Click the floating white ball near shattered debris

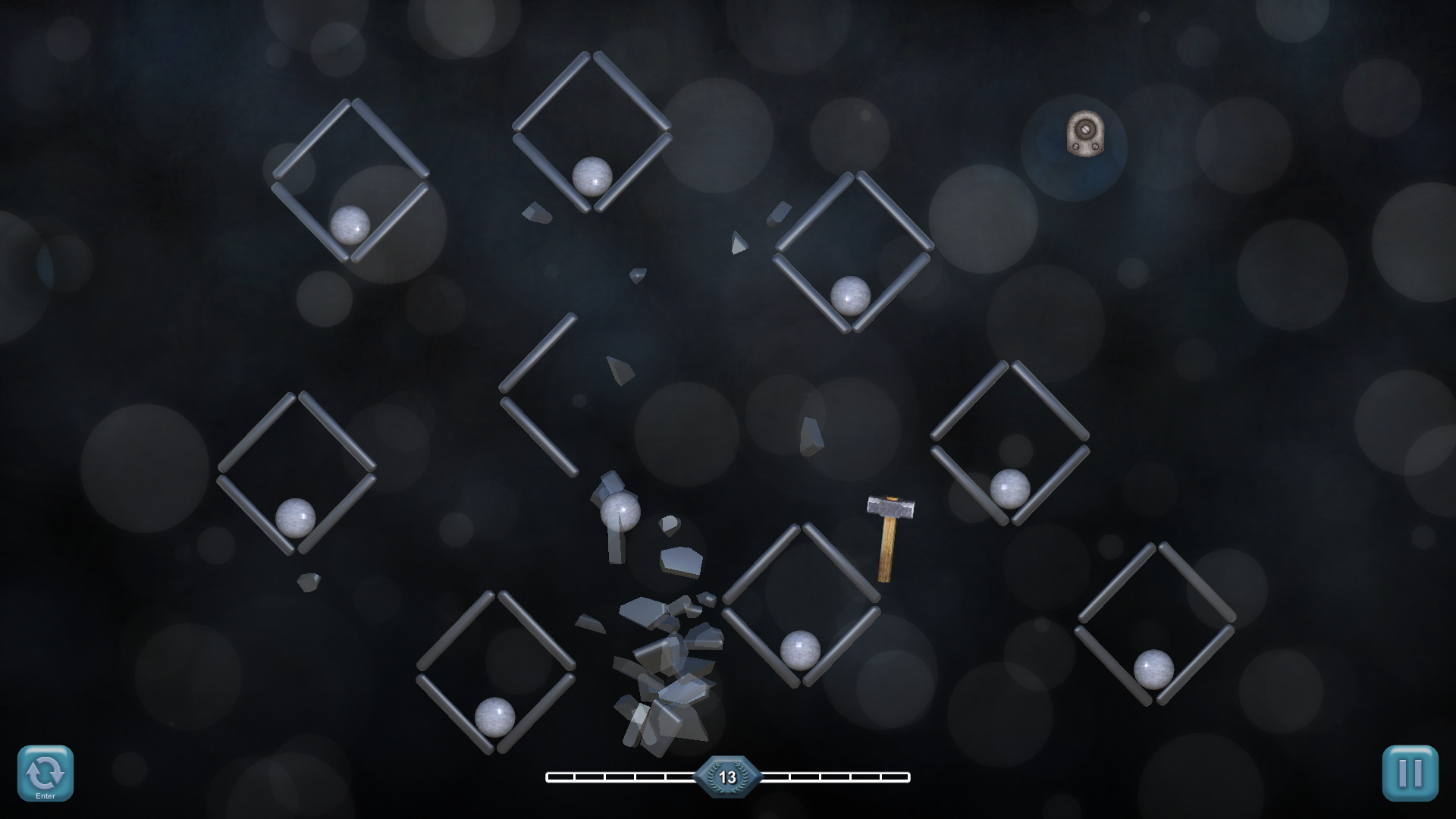coord(619,512)
